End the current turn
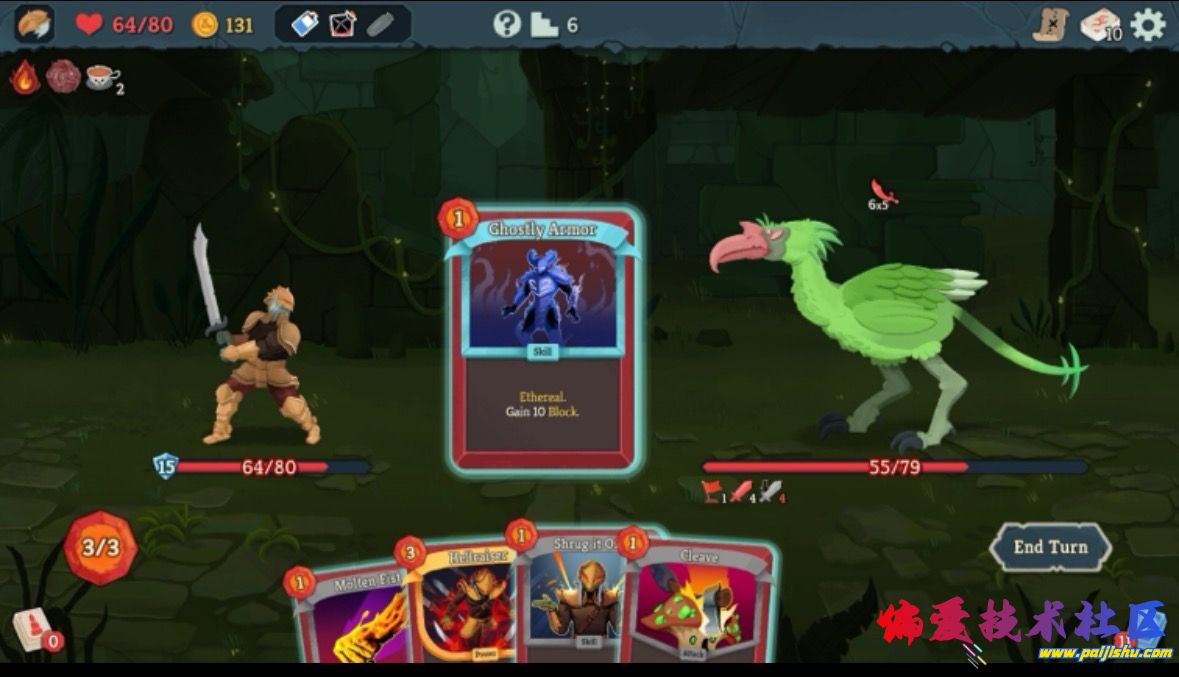 point(1050,547)
